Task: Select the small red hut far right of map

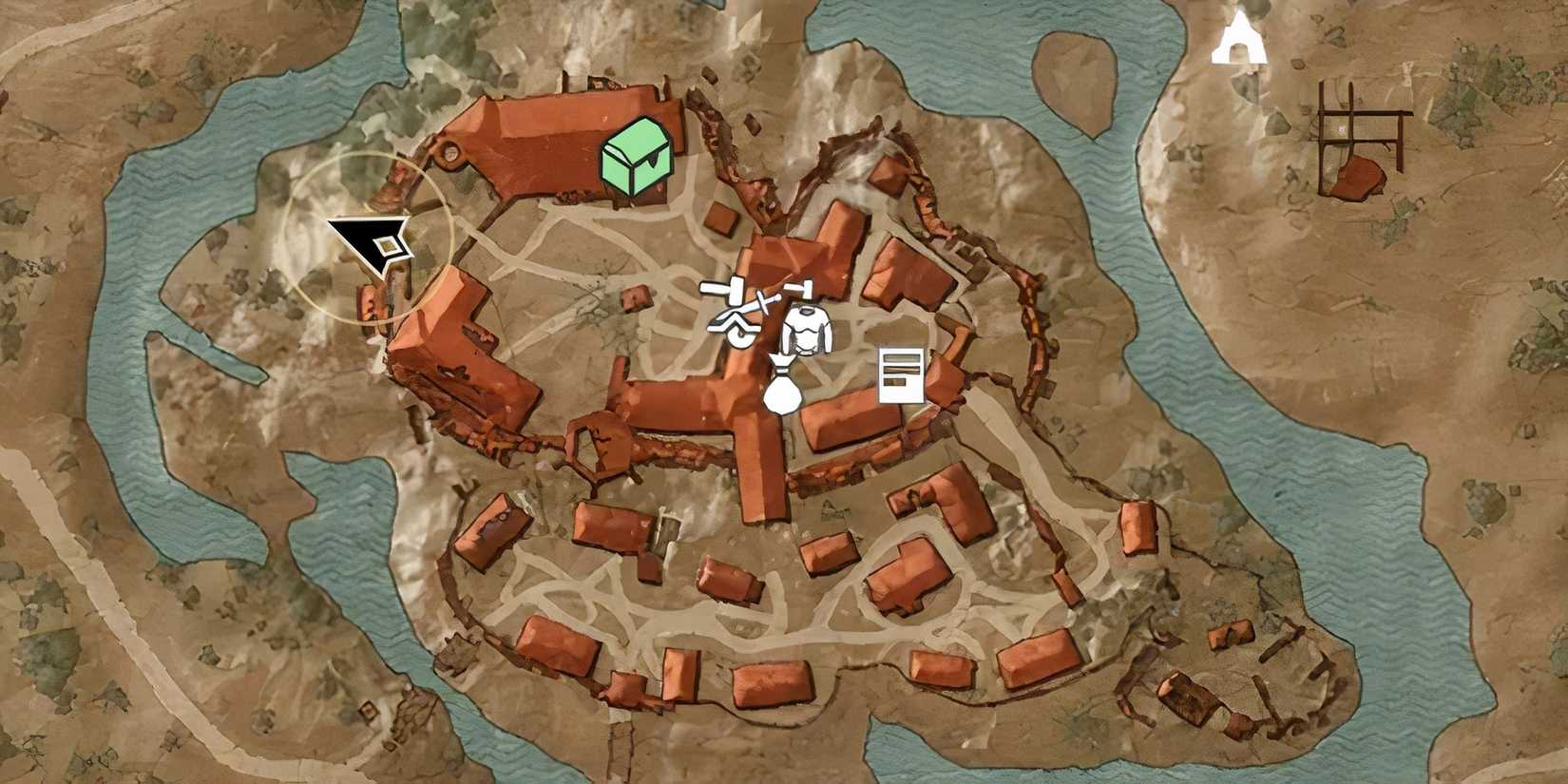Action: click(x=1354, y=176)
